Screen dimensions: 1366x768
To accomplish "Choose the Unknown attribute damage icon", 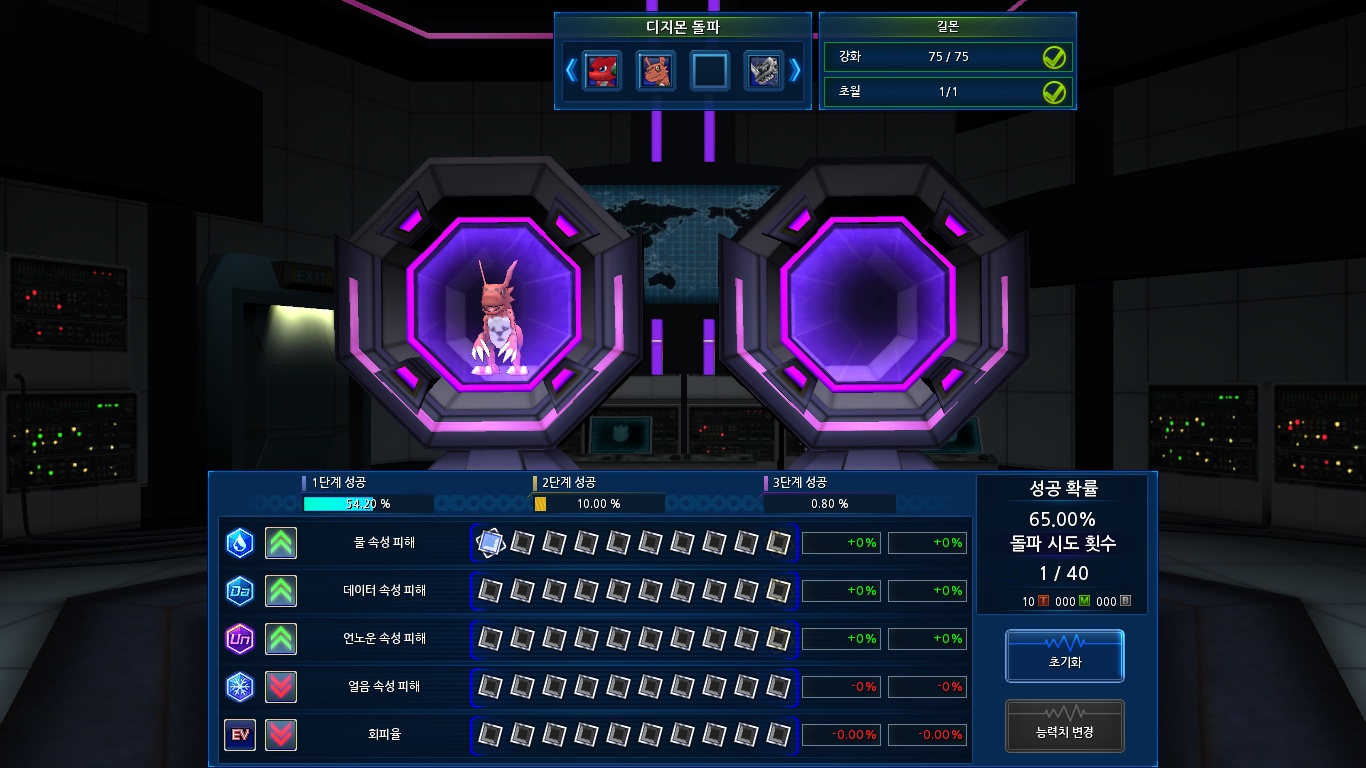I will [x=240, y=638].
